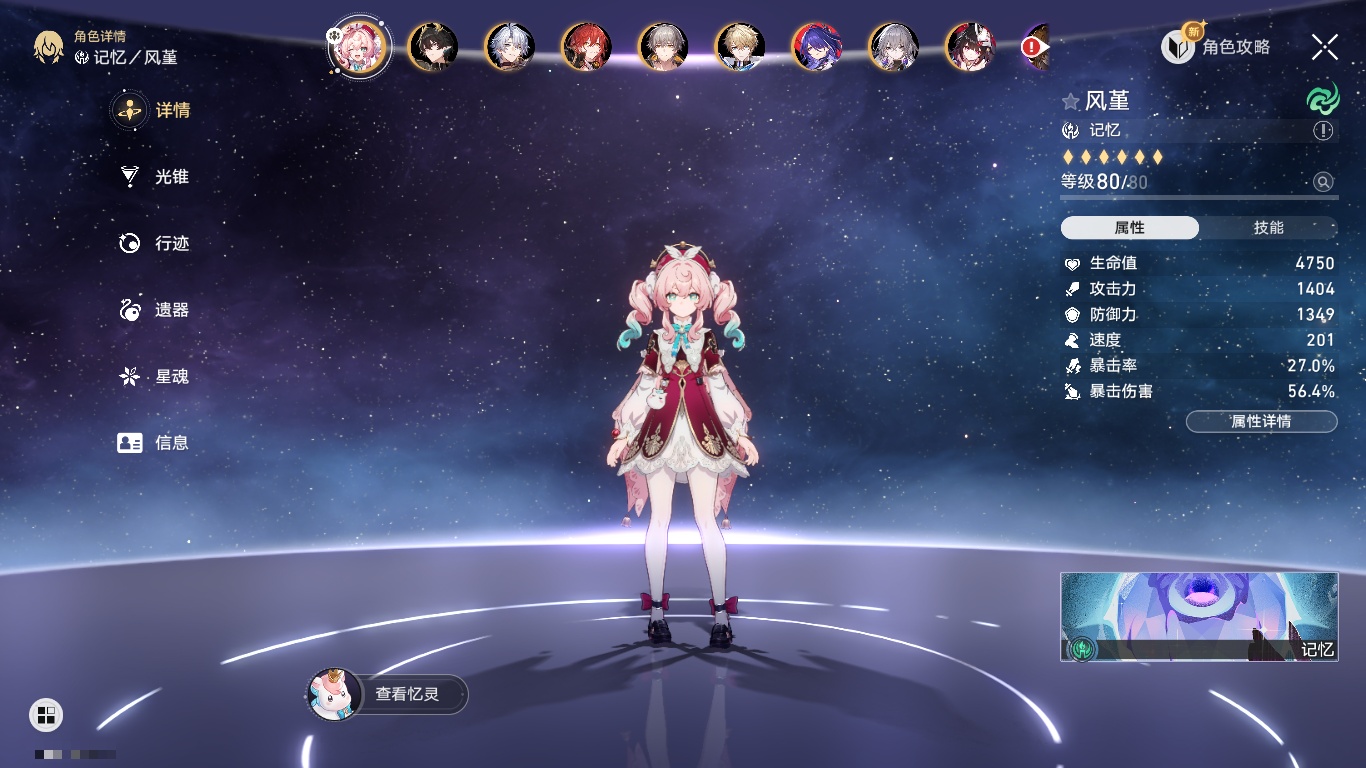Viewport: 1366px width, 768px height.
Task: Select the purple-haired character on red background
Action: click(x=817, y=46)
